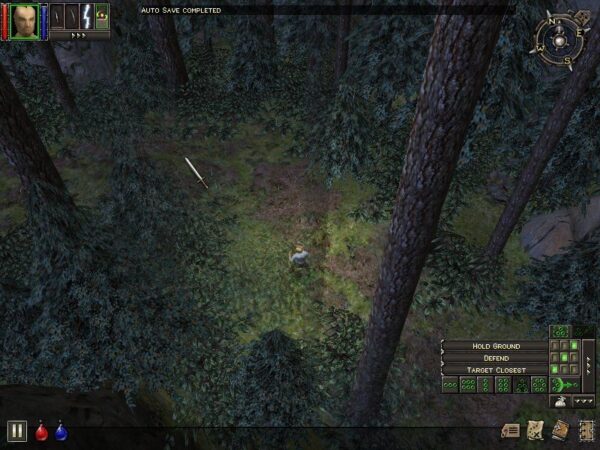The image size is (600, 450).
Task: Drink the red health potion
Action: pos(42,432)
